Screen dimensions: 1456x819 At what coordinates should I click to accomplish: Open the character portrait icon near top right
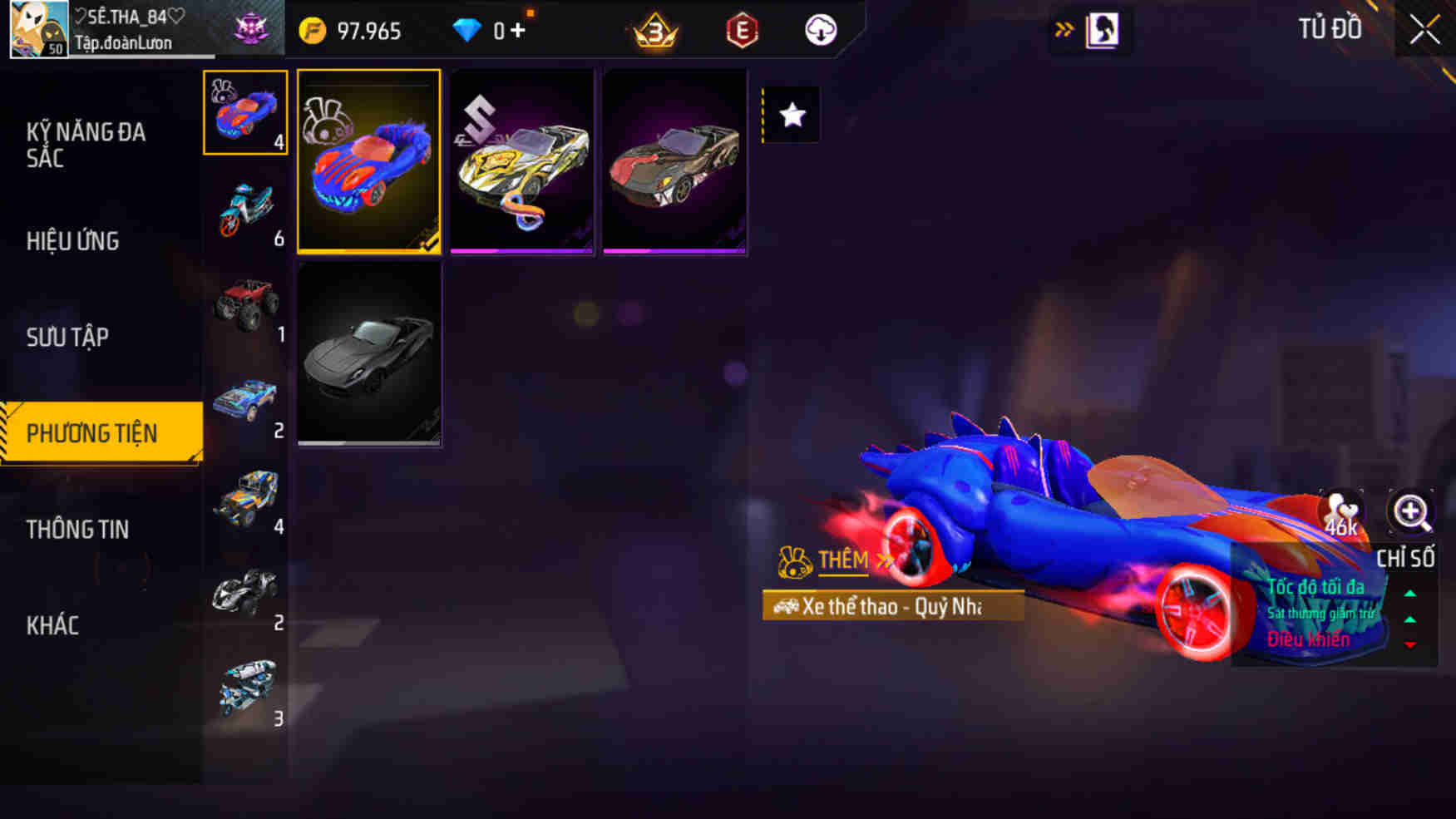click(1103, 29)
